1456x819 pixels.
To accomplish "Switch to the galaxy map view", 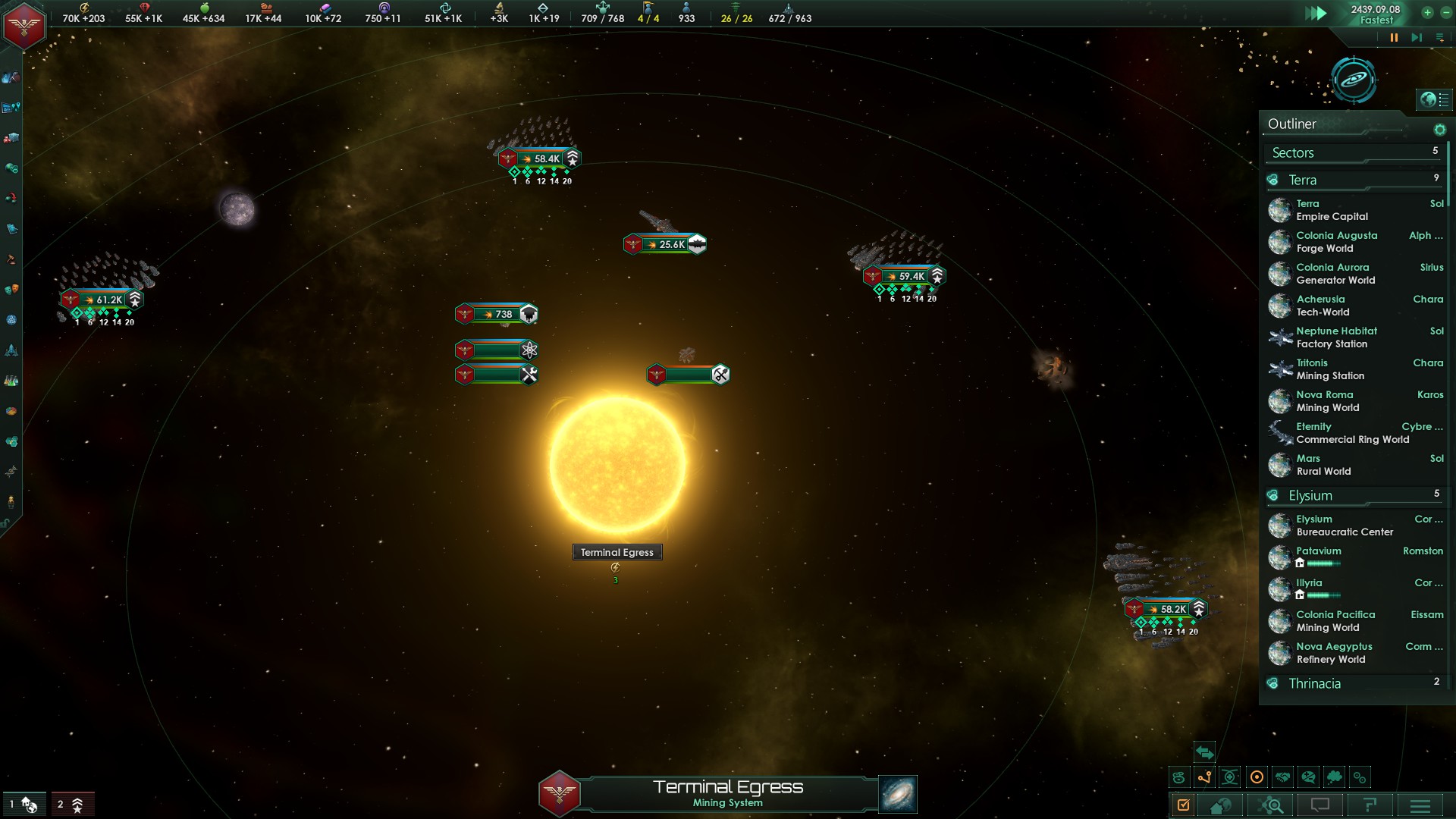I will pos(1354,79).
